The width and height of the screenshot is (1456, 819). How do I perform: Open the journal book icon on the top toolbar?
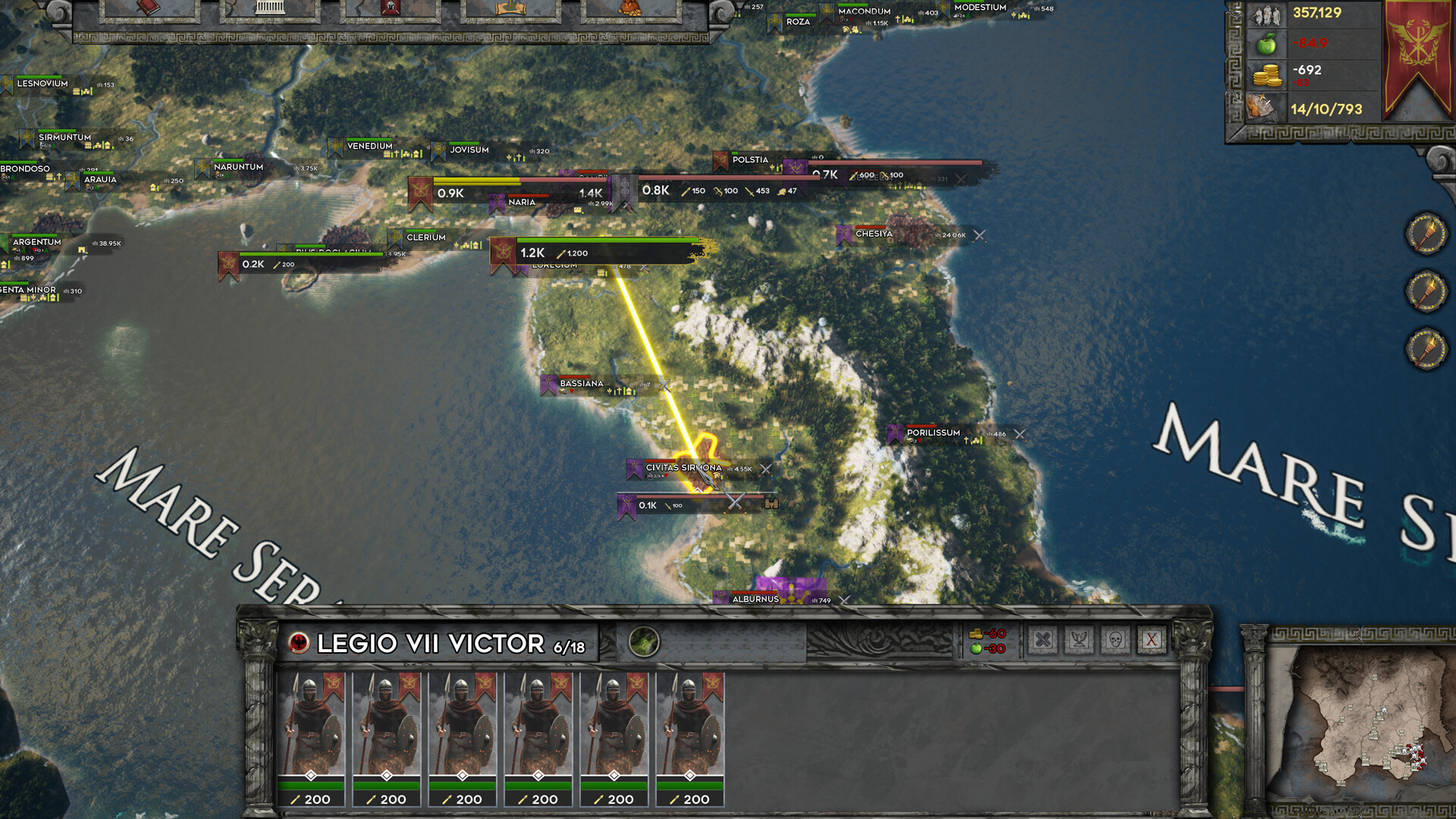click(x=148, y=8)
